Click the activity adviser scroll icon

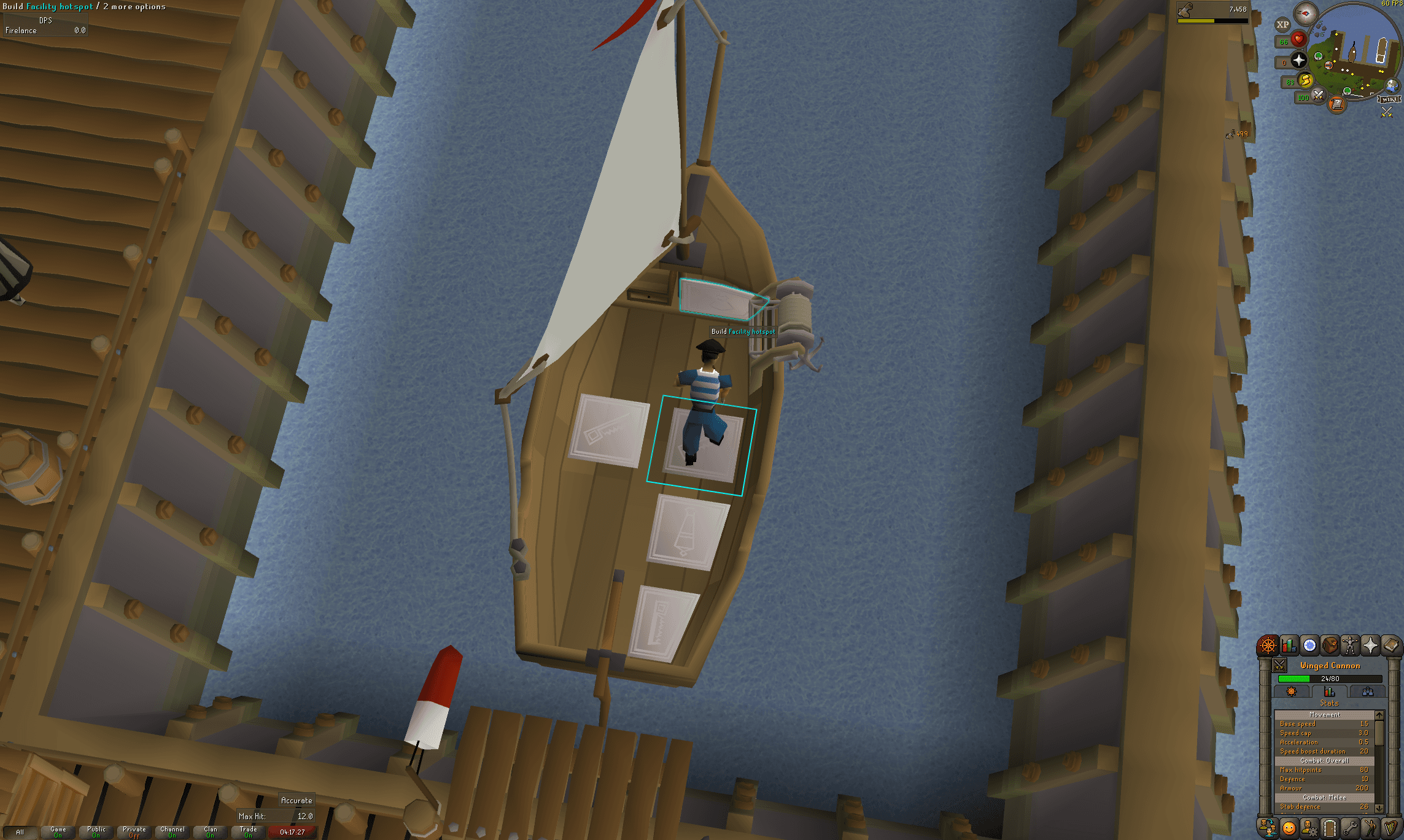coord(1336,104)
